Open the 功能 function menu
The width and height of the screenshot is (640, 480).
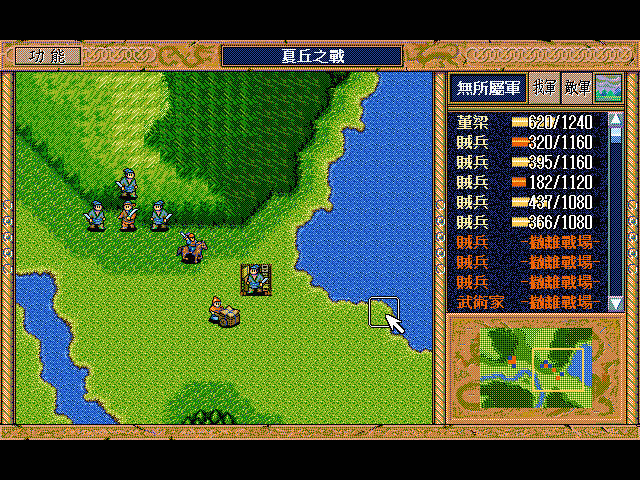47,56
